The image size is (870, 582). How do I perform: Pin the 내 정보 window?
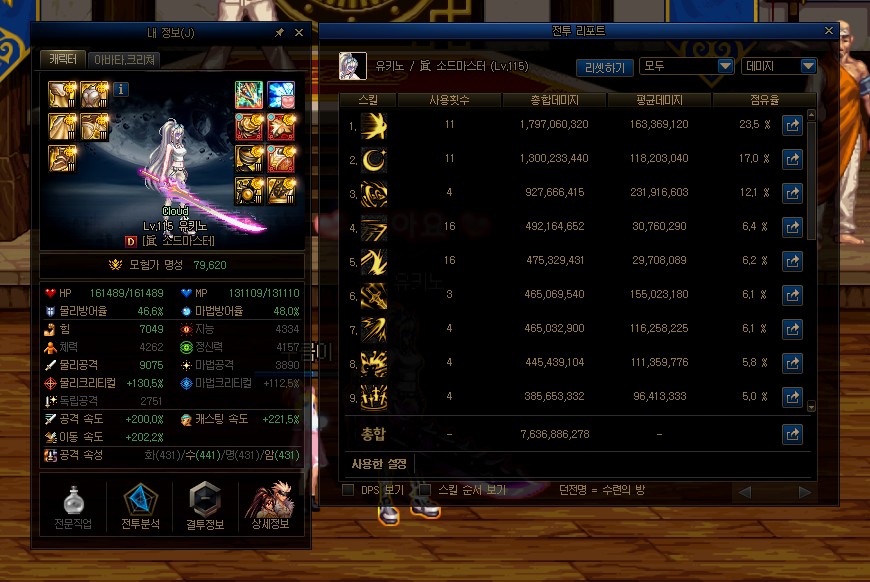point(279,33)
